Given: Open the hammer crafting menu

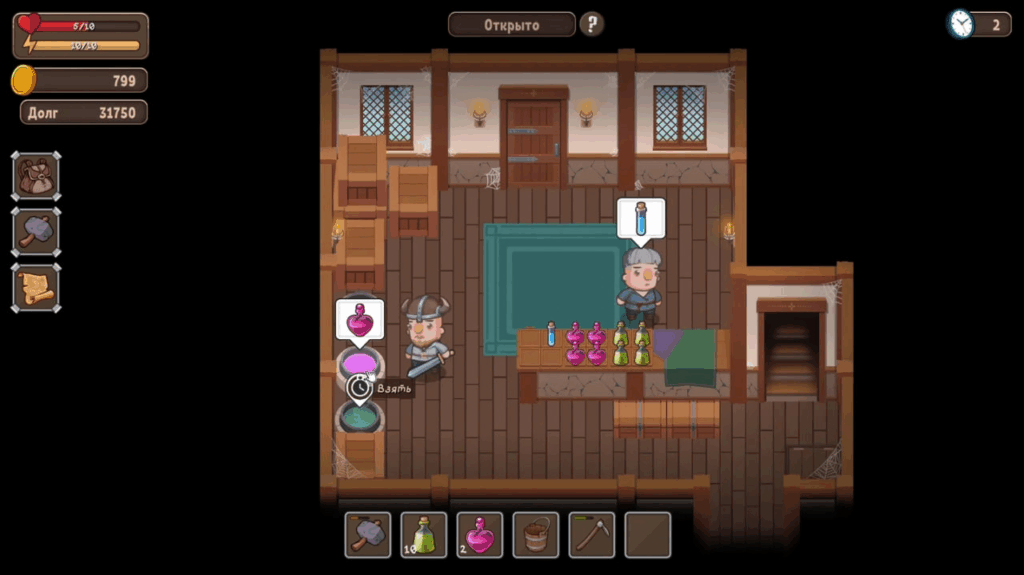Looking at the screenshot, I should pyautogui.click(x=36, y=232).
